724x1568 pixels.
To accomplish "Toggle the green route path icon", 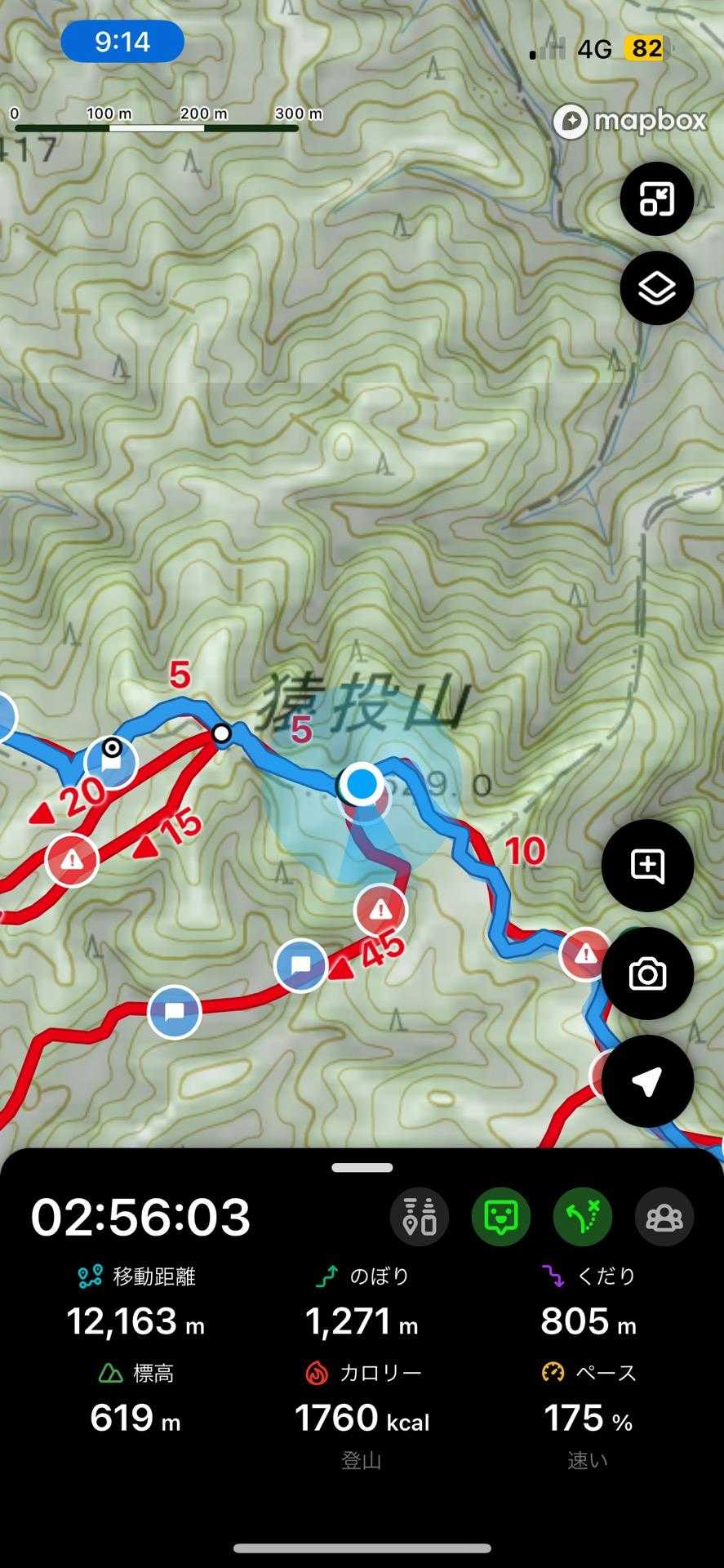I will pyautogui.click(x=583, y=1217).
